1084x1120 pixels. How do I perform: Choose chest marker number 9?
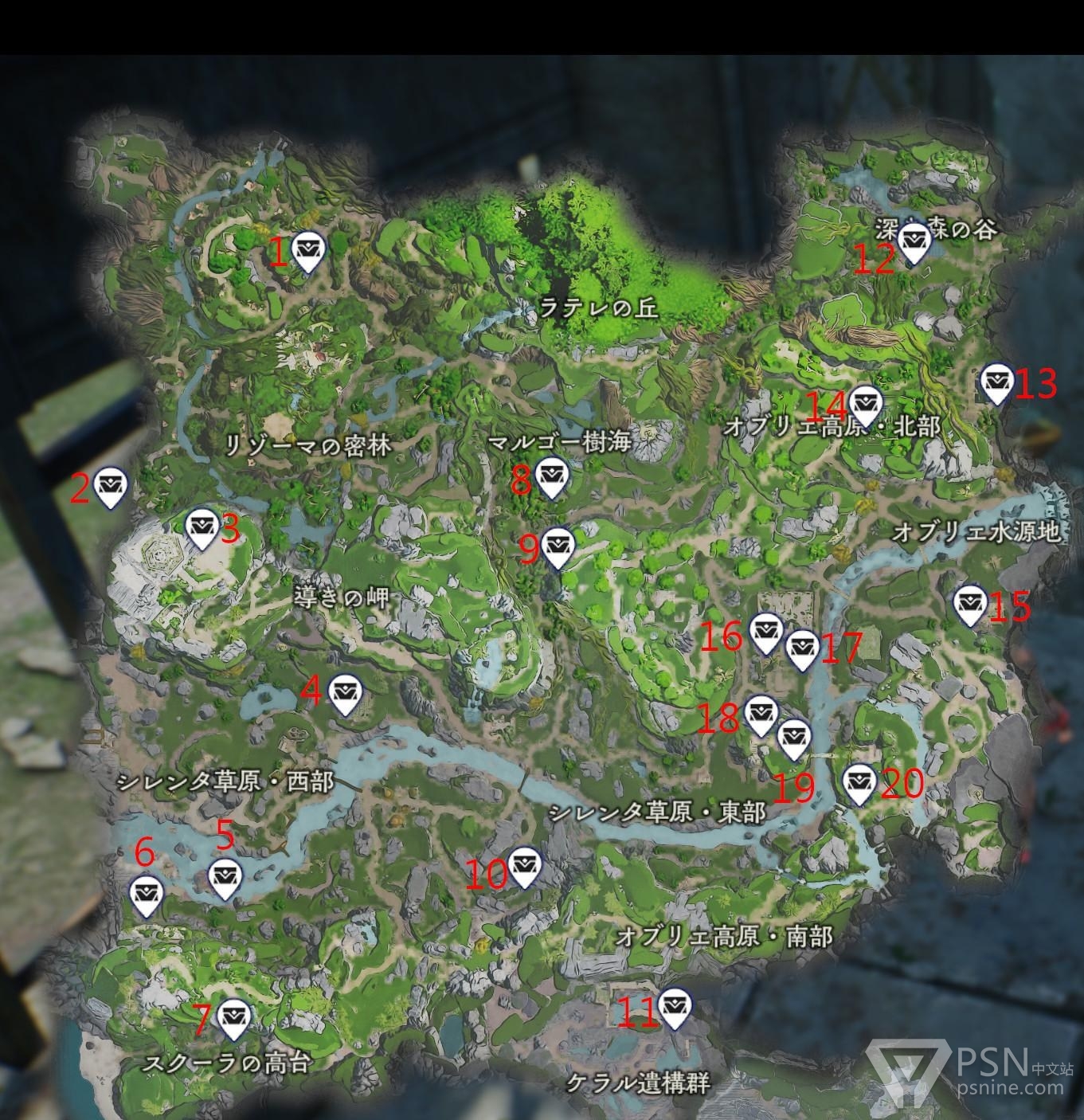click(x=558, y=547)
